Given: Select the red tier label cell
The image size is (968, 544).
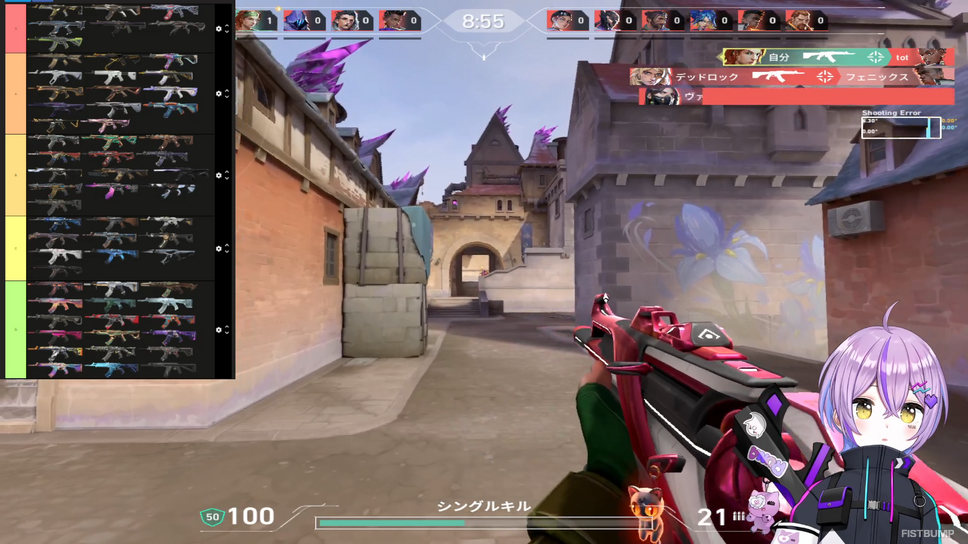Looking at the screenshot, I should pos(15,28).
